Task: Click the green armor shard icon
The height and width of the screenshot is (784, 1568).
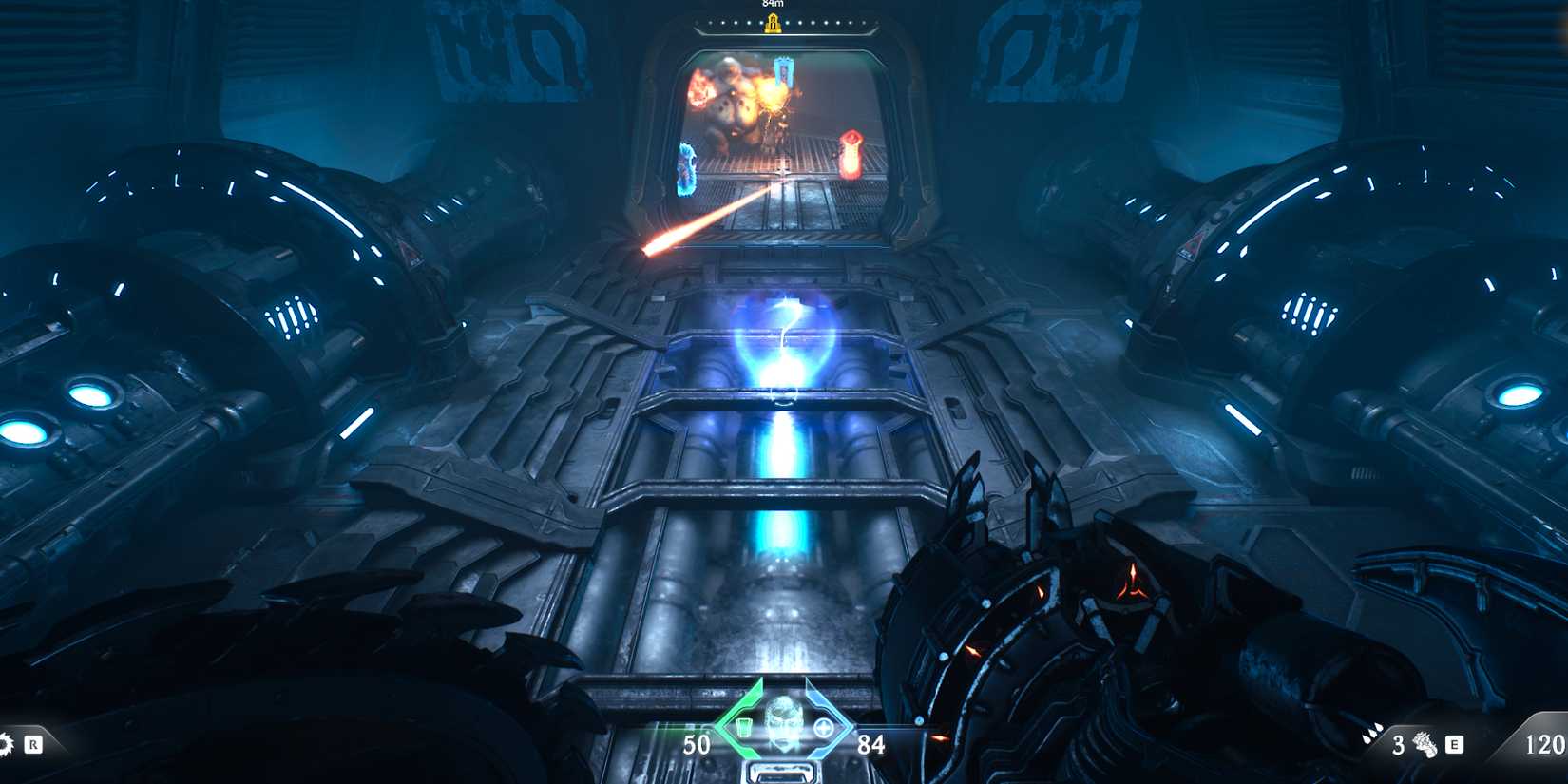Action: point(745,728)
